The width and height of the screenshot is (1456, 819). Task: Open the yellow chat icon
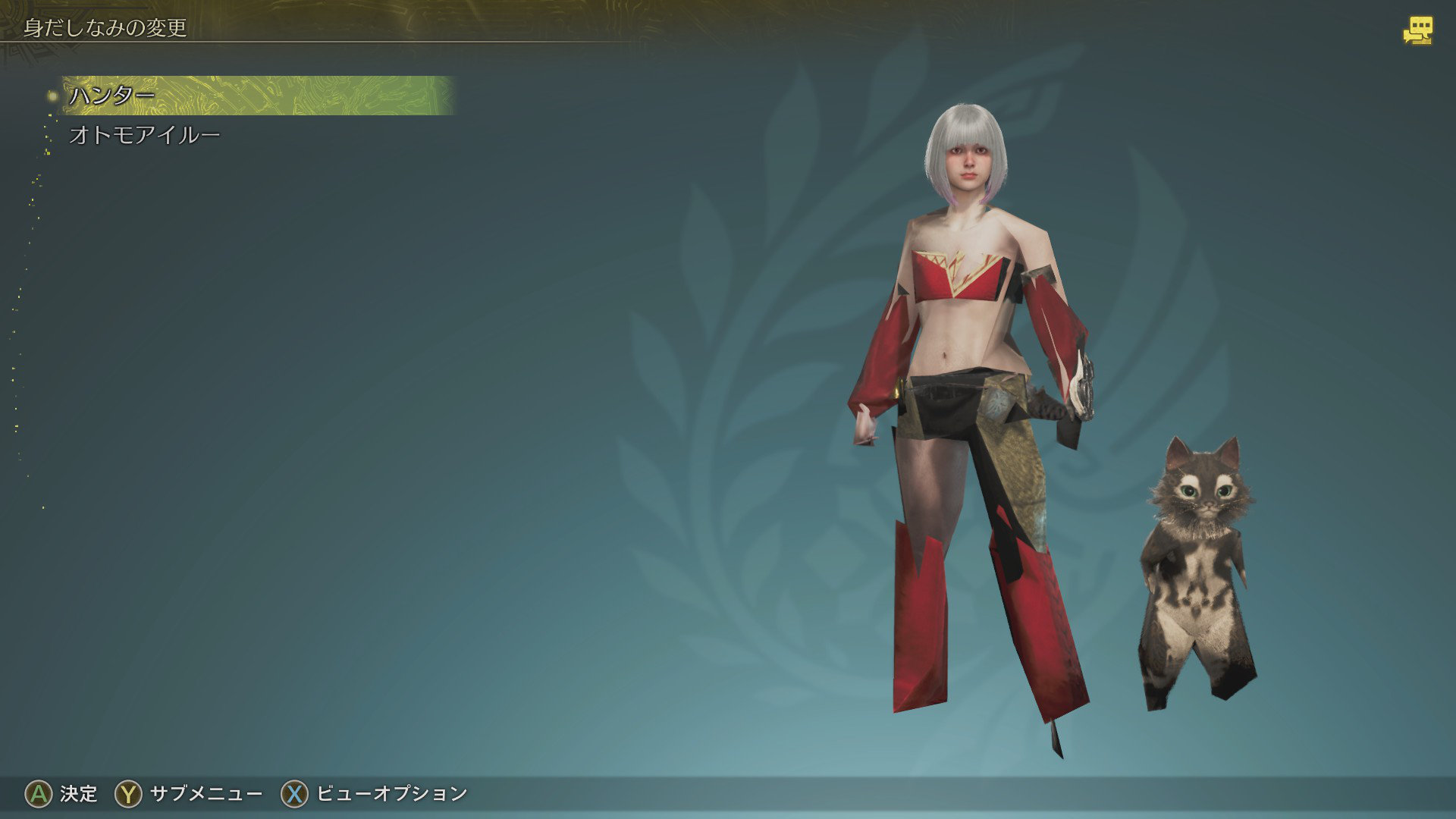point(1417,31)
